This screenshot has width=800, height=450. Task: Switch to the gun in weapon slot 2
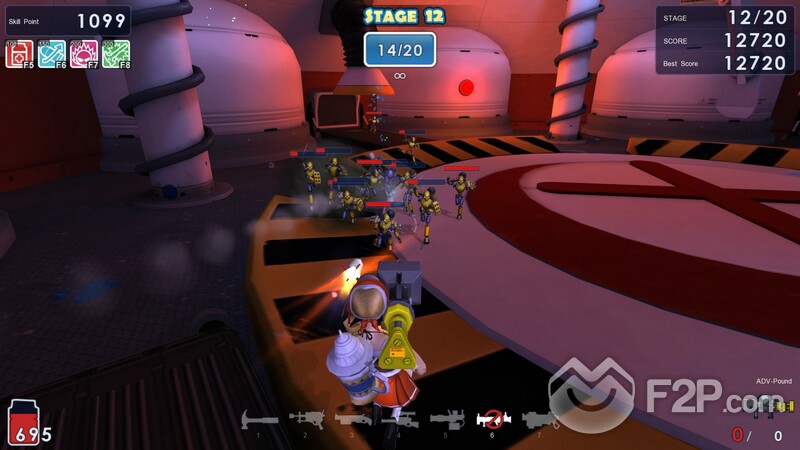click(306, 419)
